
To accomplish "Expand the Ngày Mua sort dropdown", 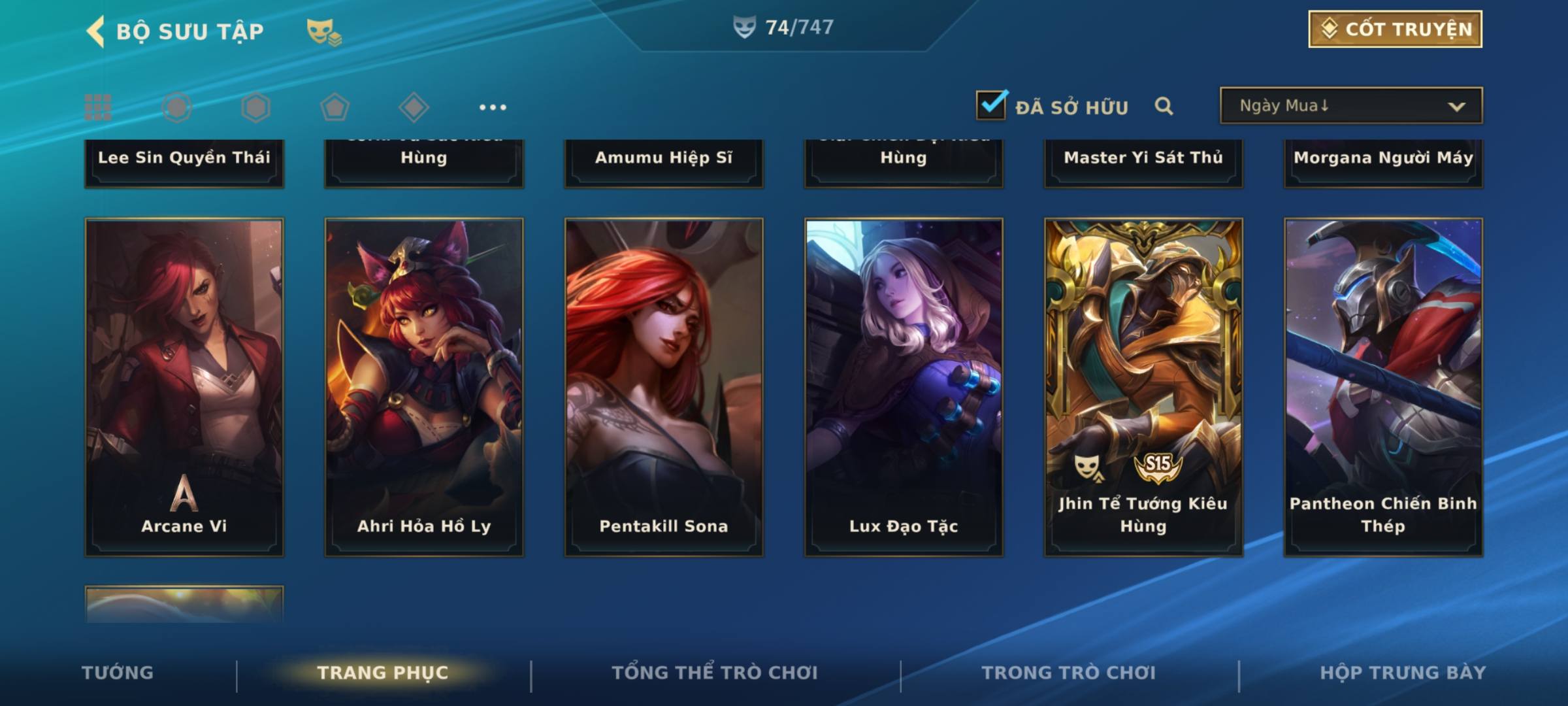I will click(1350, 106).
